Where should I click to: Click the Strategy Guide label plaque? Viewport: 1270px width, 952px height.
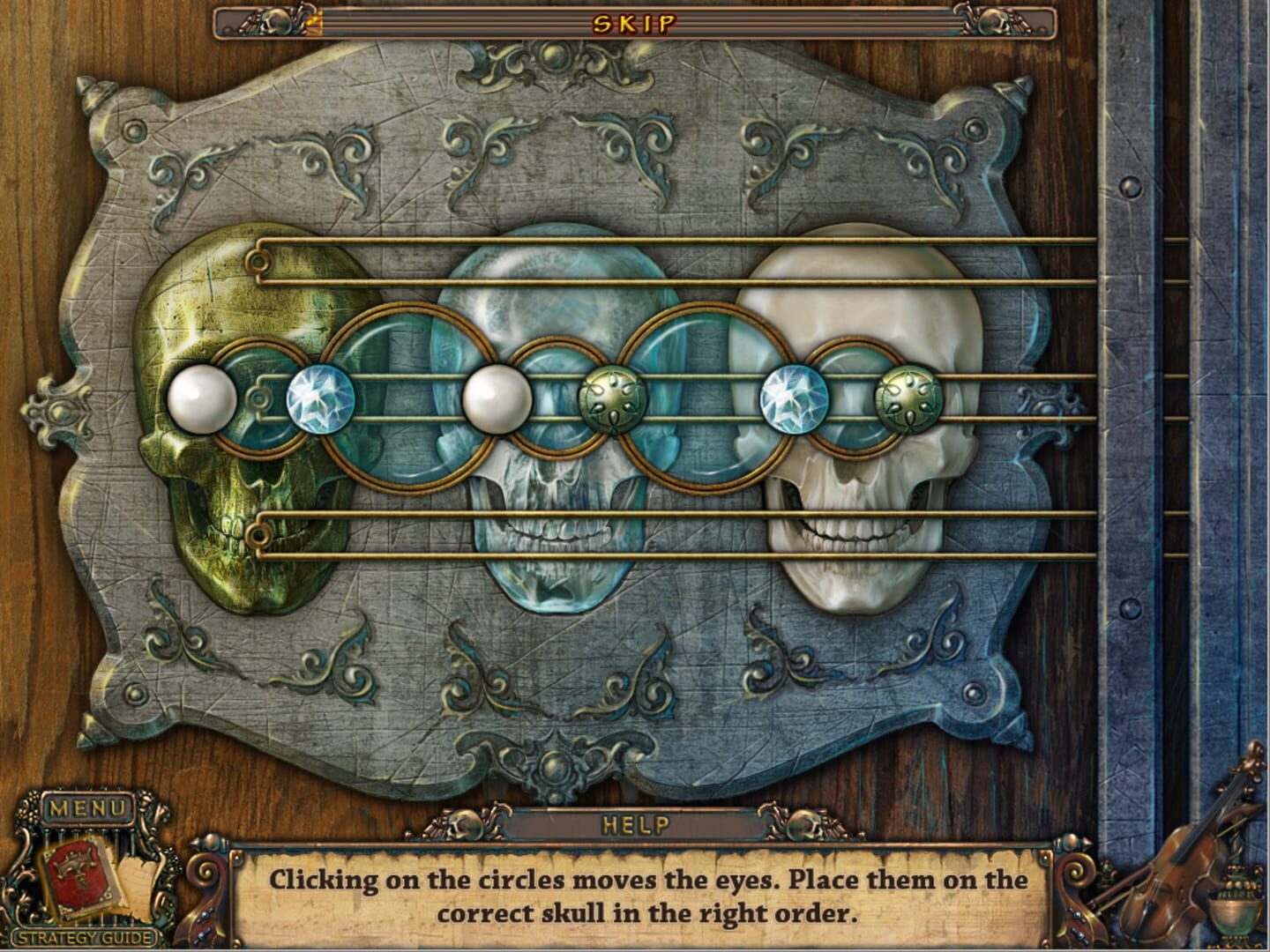pos(86,939)
